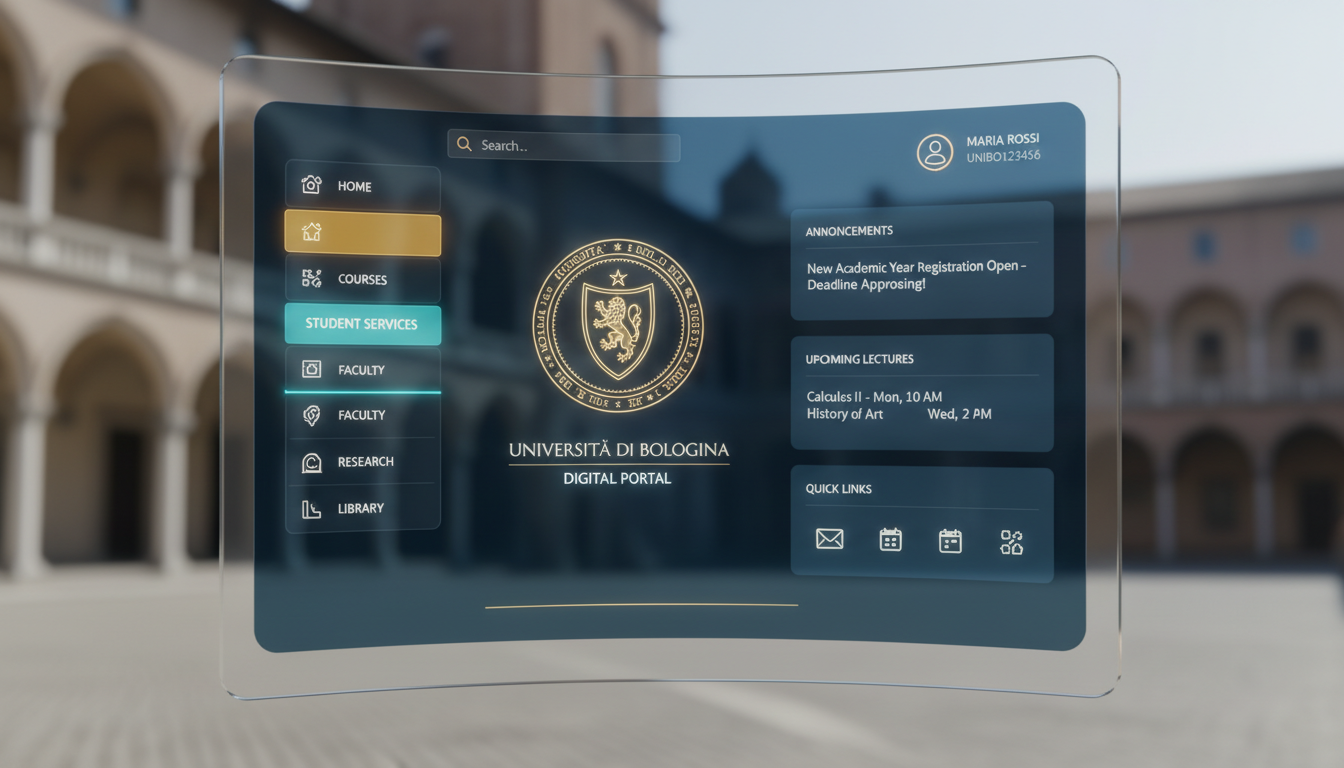
Task: Open the Courses menu entry
Action: pos(362,279)
